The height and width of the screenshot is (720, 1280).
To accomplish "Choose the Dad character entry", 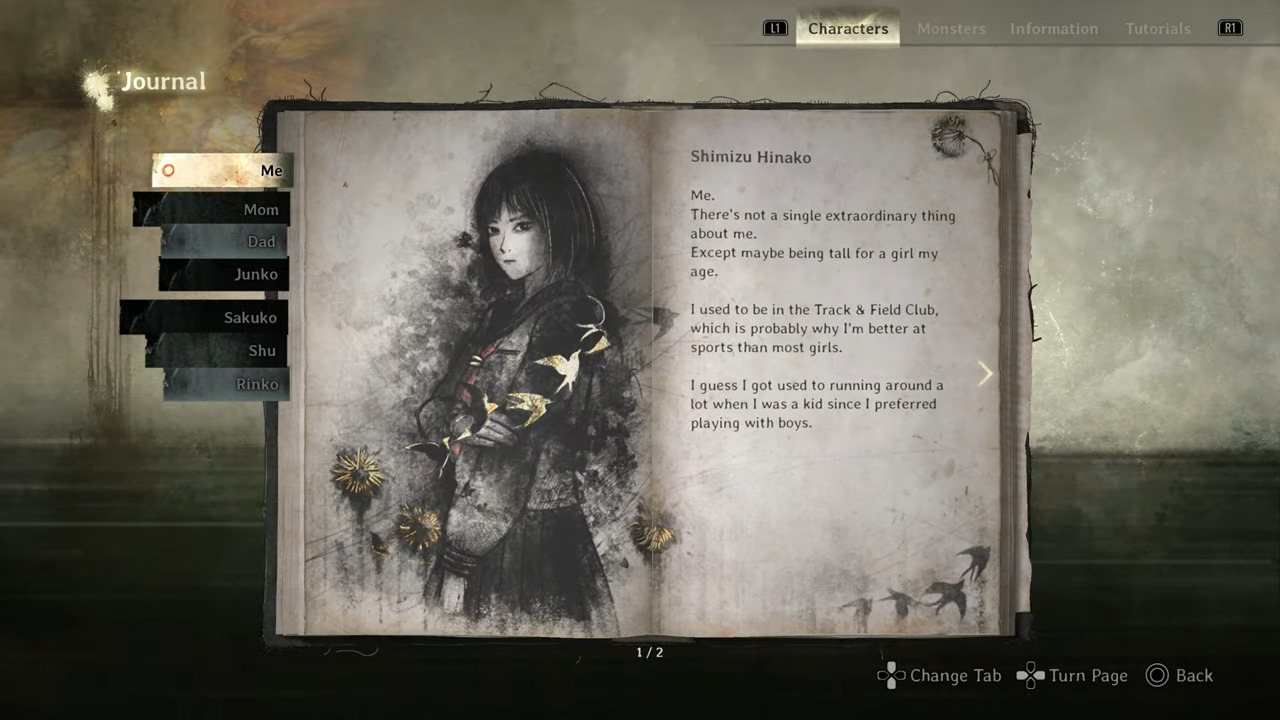I will pos(226,242).
